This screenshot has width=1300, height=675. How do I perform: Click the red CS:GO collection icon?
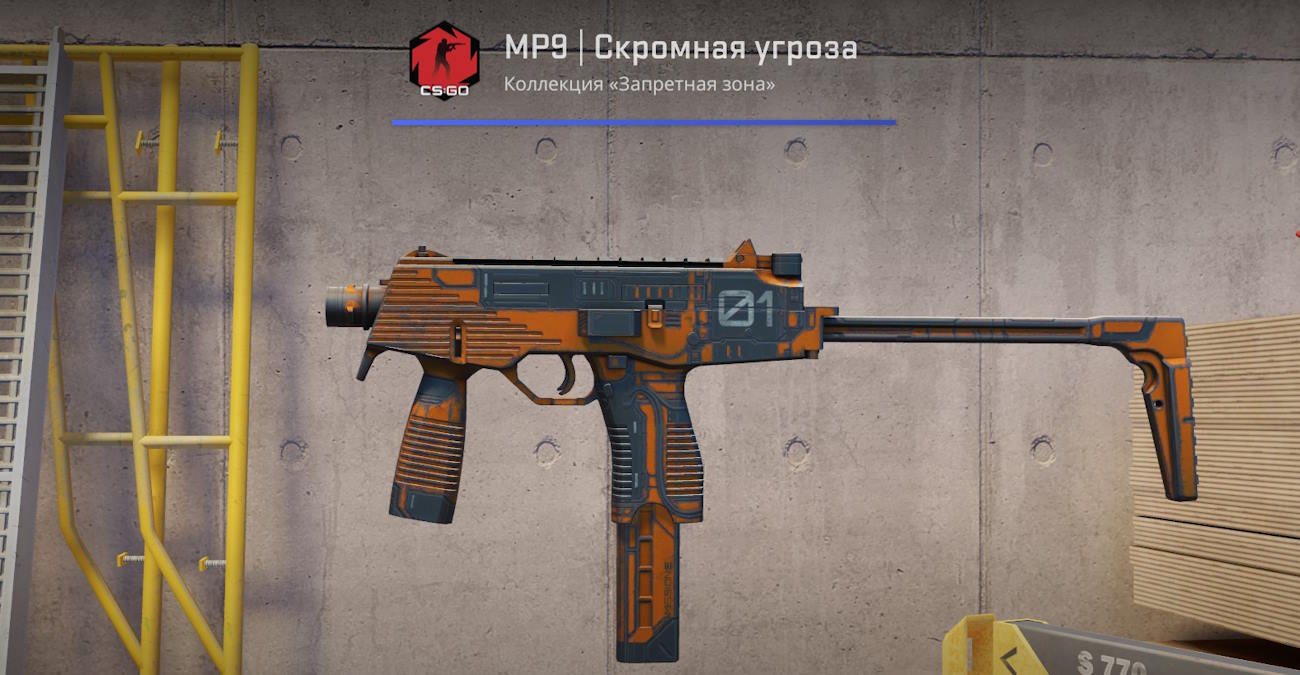pyautogui.click(x=444, y=60)
